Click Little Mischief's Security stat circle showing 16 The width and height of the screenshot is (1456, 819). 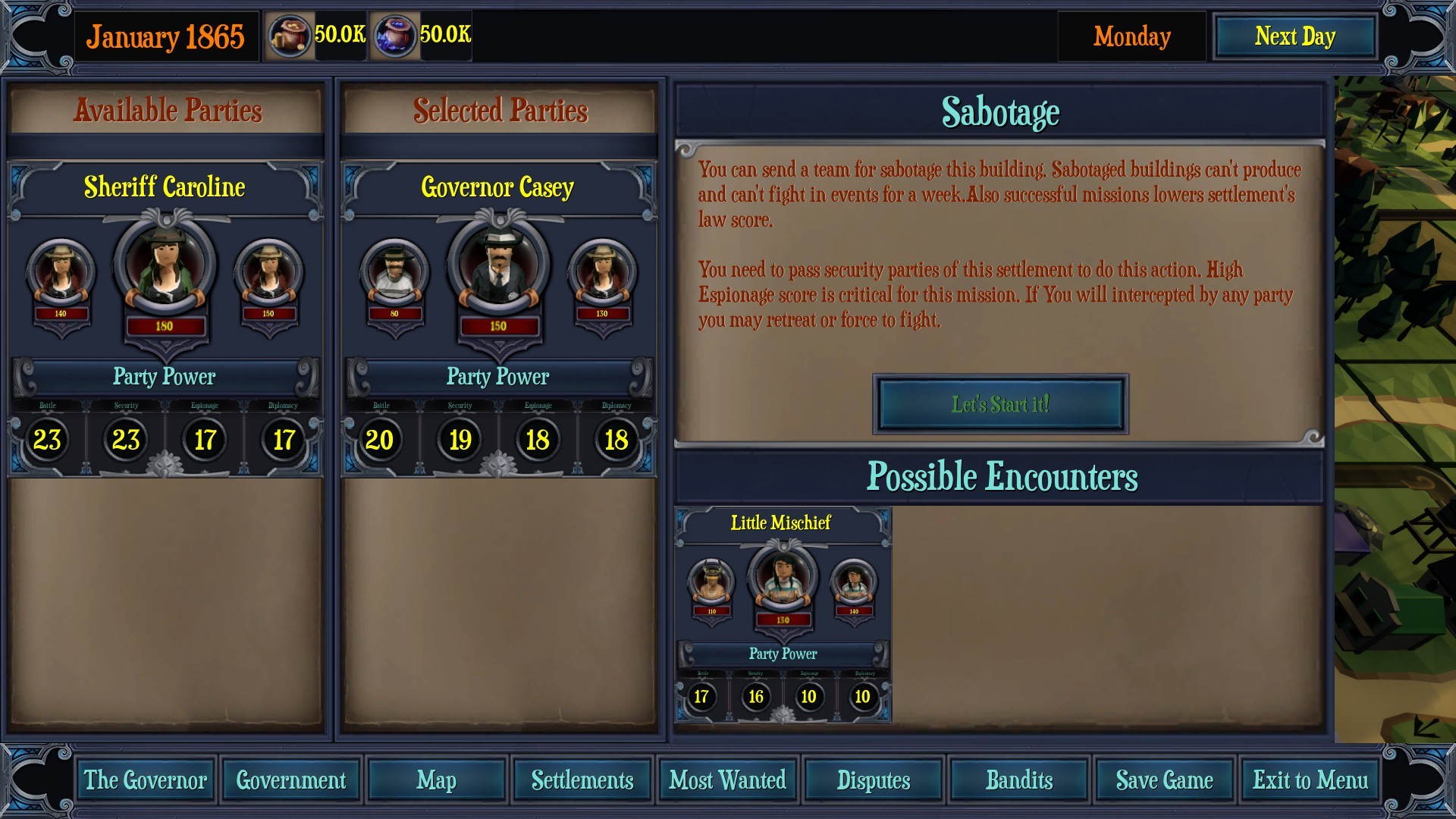pyautogui.click(x=756, y=697)
